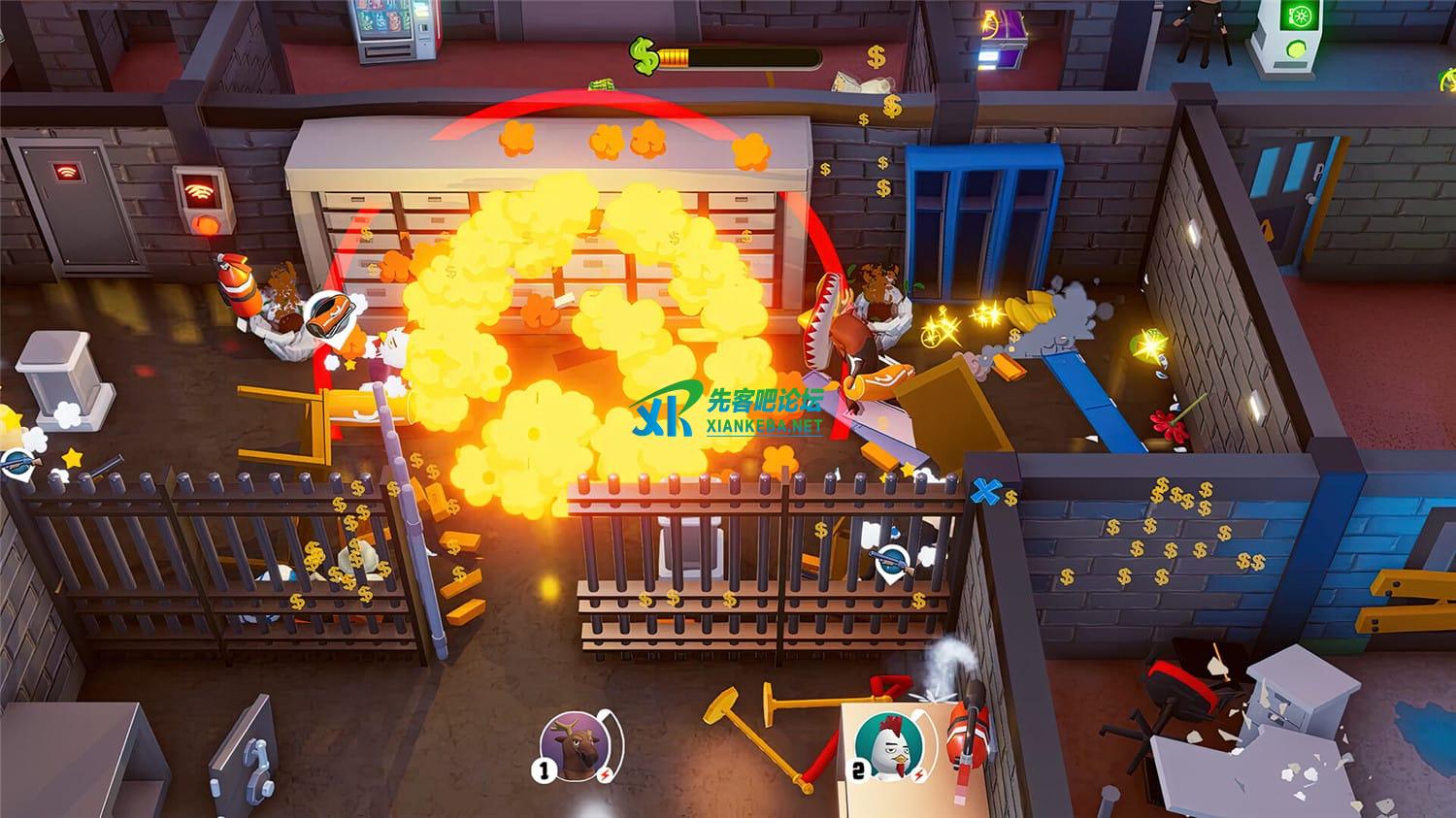This screenshot has height=818, width=1456.
Task: Select player 2's chicken portrait
Action: (x=883, y=745)
